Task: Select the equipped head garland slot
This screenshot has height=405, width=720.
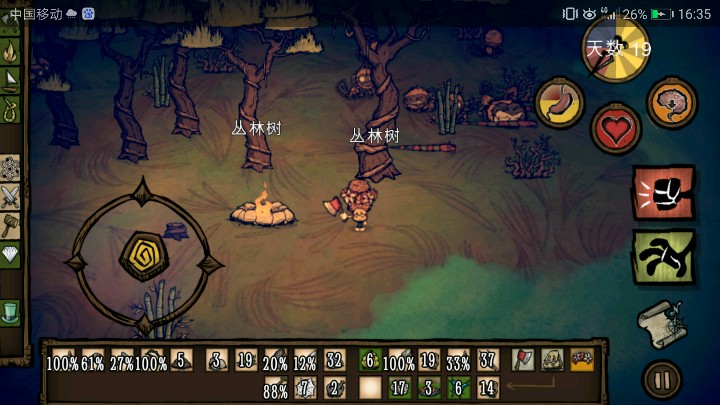Action: (x=580, y=358)
